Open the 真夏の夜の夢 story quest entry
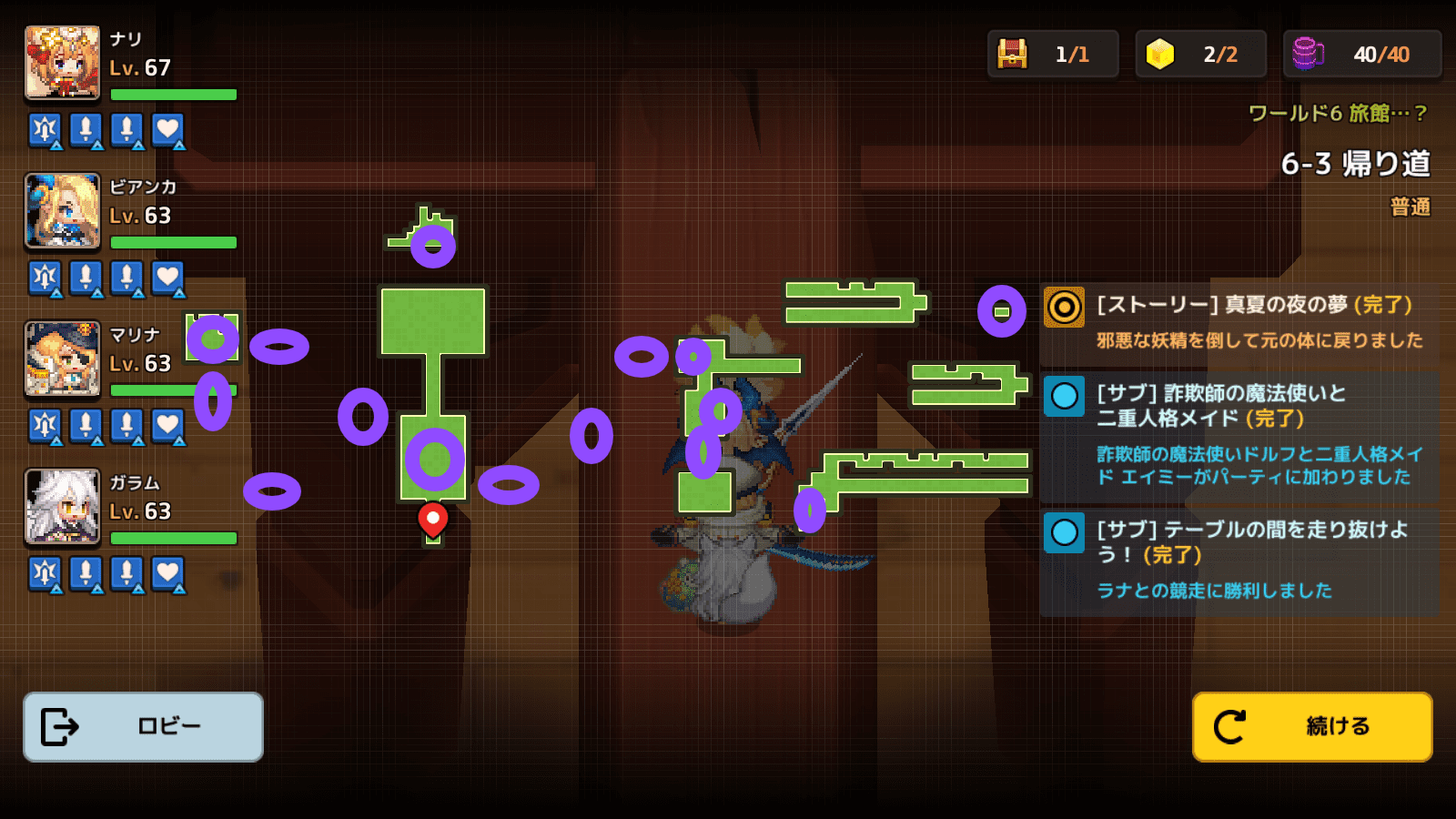 [1238, 321]
